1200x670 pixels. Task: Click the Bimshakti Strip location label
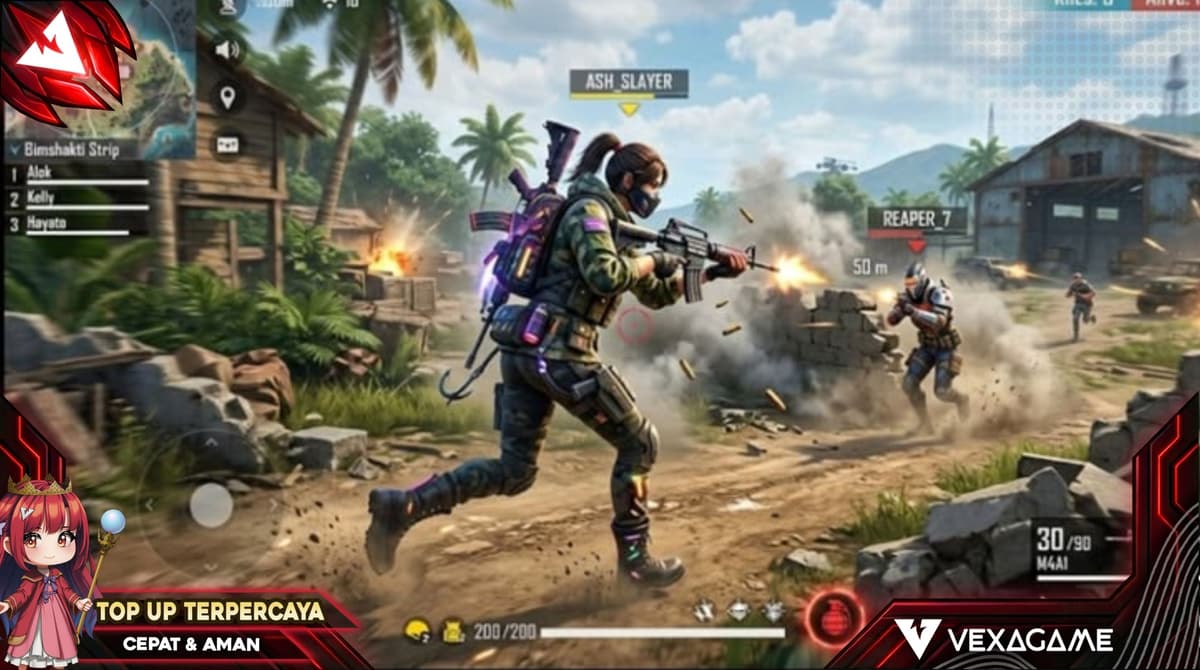[68, 150]
